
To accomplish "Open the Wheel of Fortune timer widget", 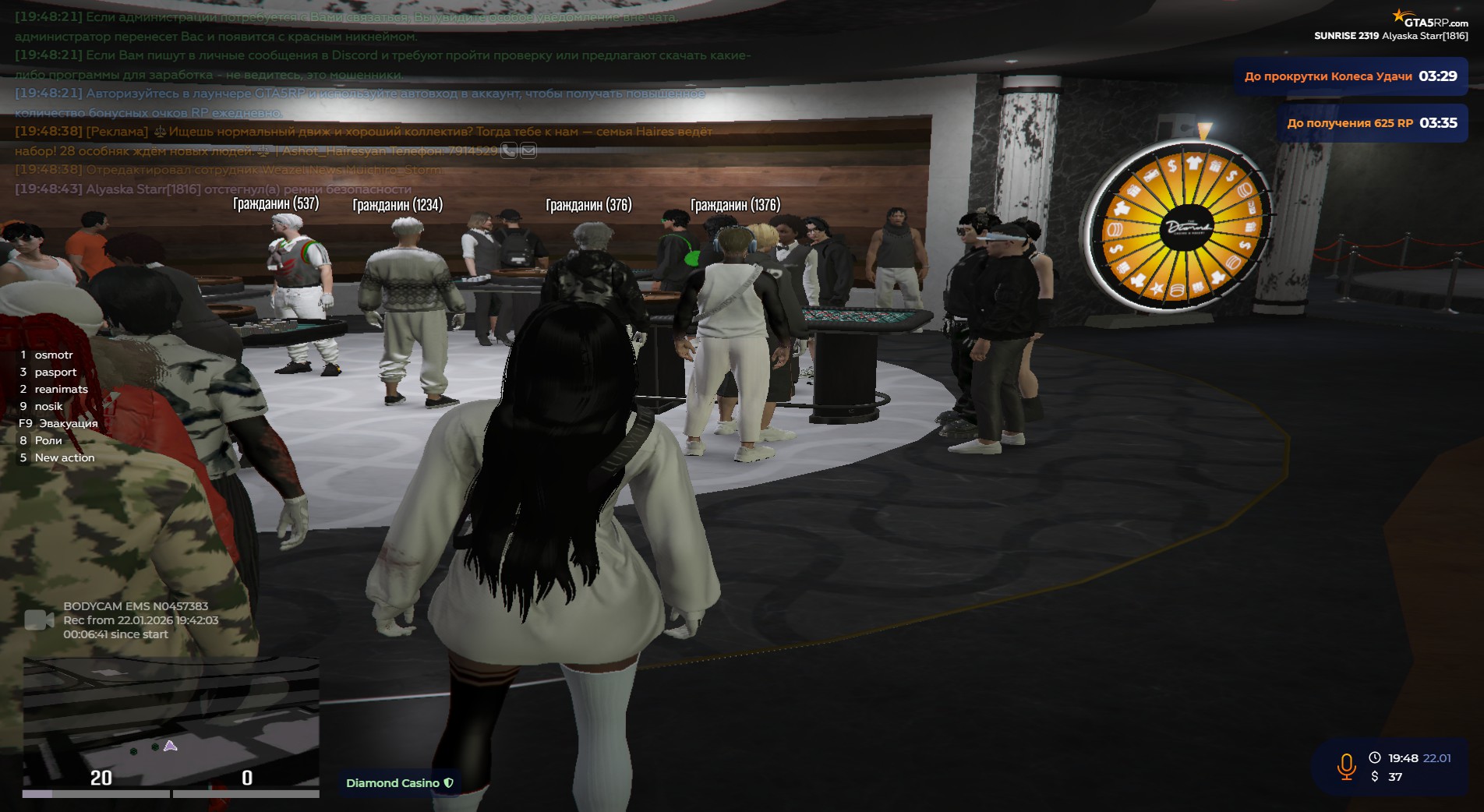I will [1350, 76].
